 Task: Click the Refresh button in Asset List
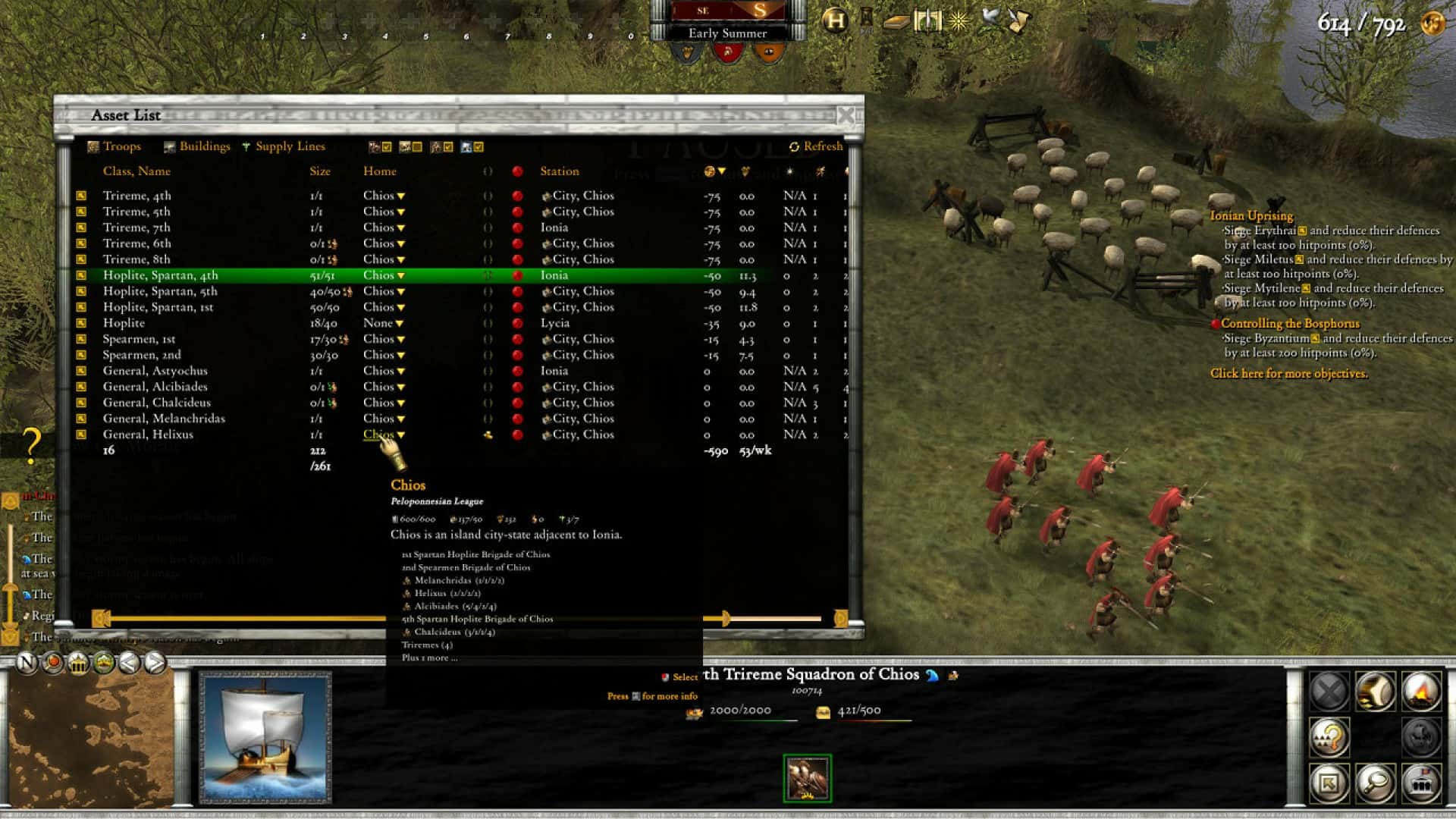click(x=817, y=146)
